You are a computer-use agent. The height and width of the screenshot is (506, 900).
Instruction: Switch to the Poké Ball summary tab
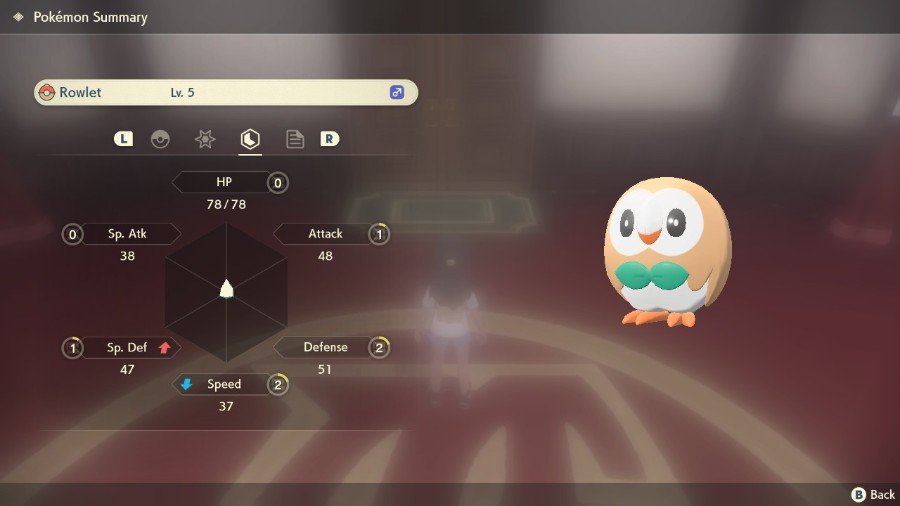[160, 140]
